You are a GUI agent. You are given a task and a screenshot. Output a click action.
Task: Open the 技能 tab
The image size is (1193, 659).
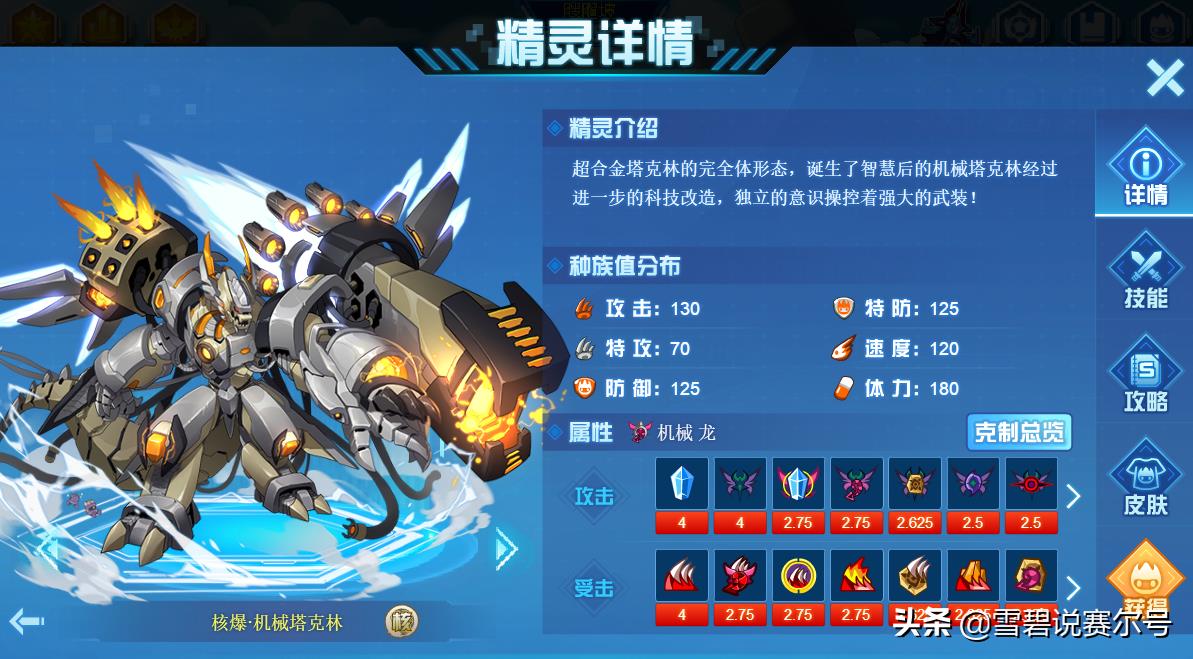pos(1145,272)
